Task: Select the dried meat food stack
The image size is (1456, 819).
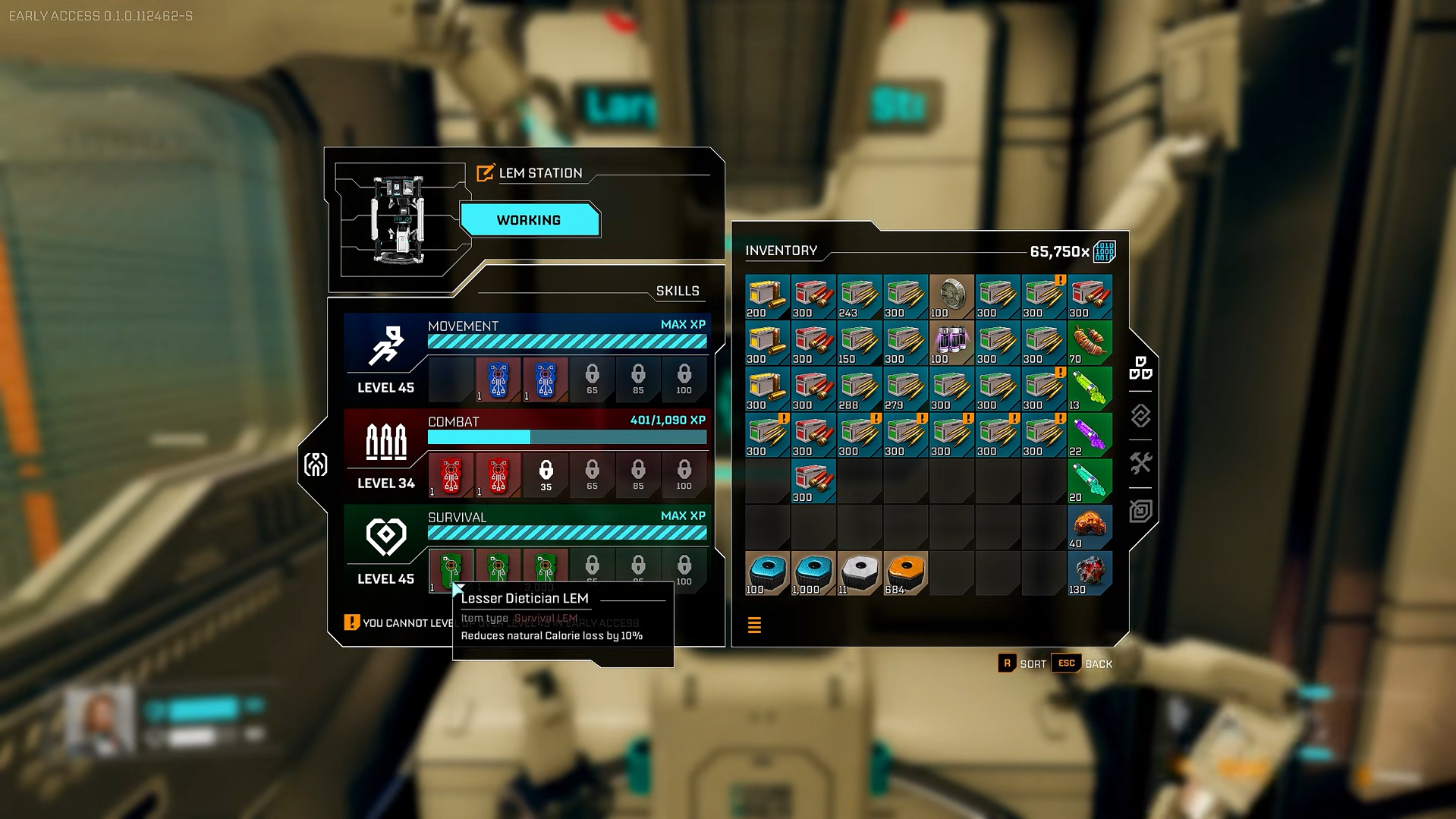Action: point(1090,342)
